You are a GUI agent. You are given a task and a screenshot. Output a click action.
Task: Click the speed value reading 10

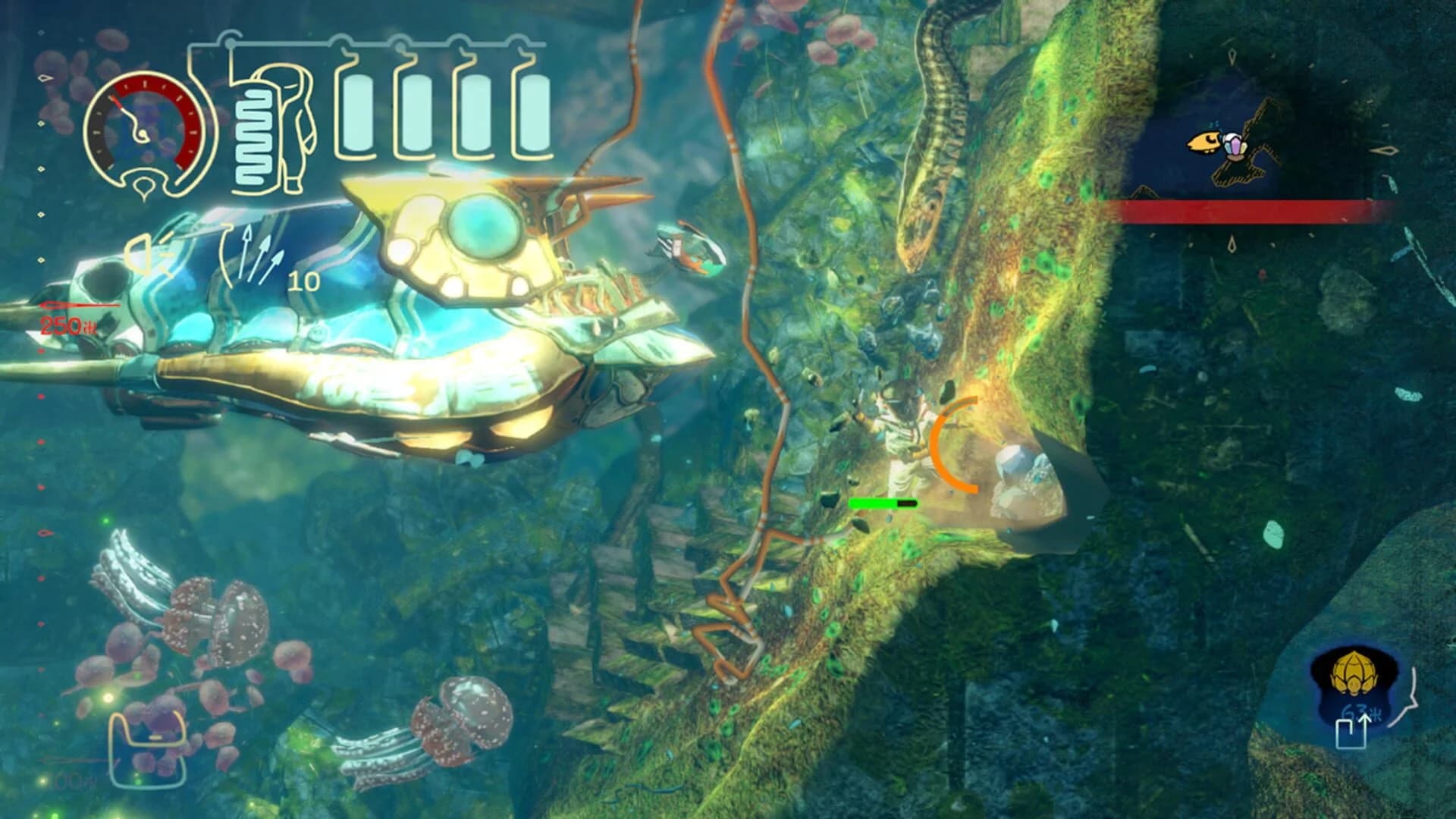click(303, 282)
